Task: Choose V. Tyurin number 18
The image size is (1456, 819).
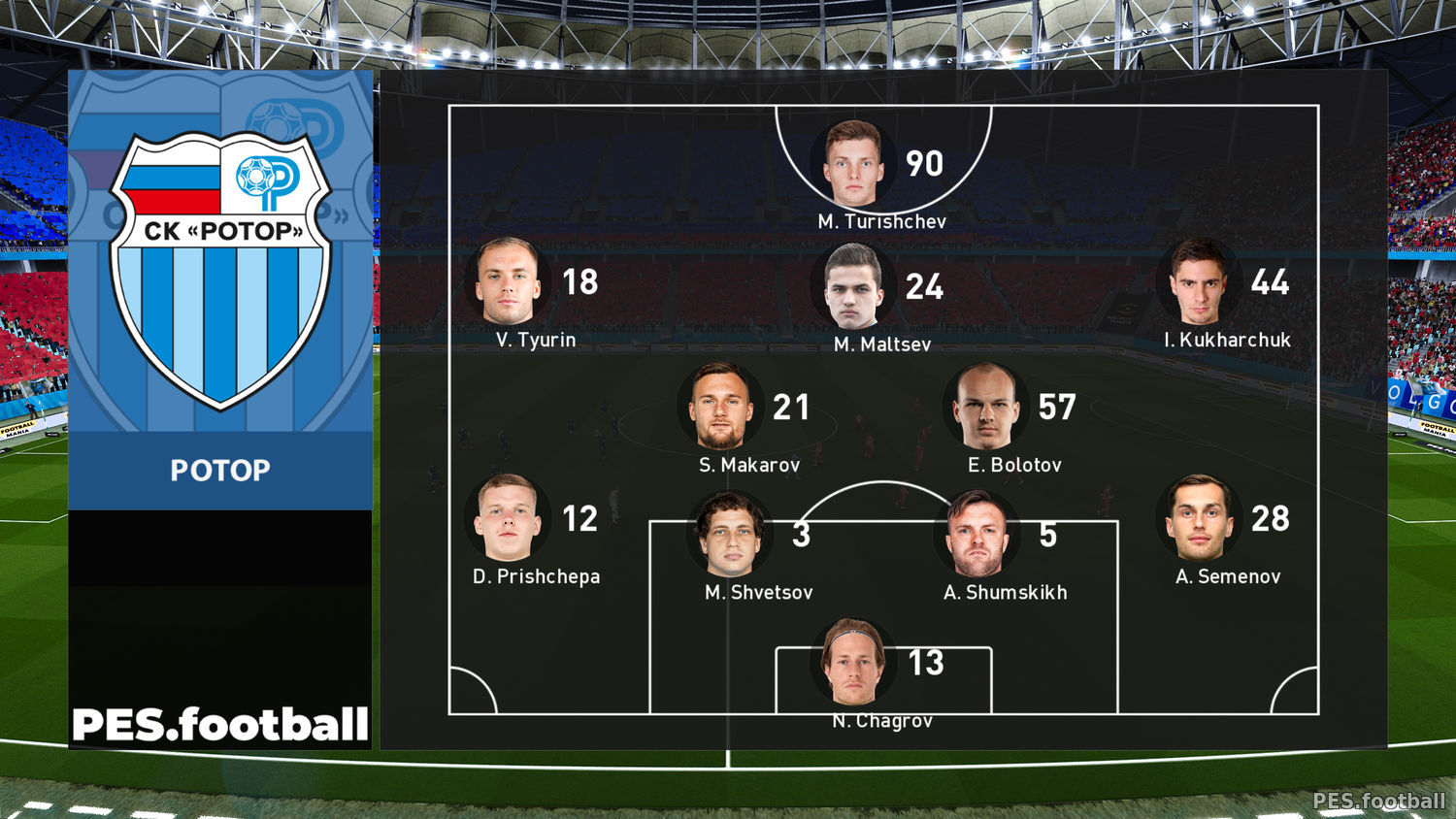Action: click(x=579, y=282)
